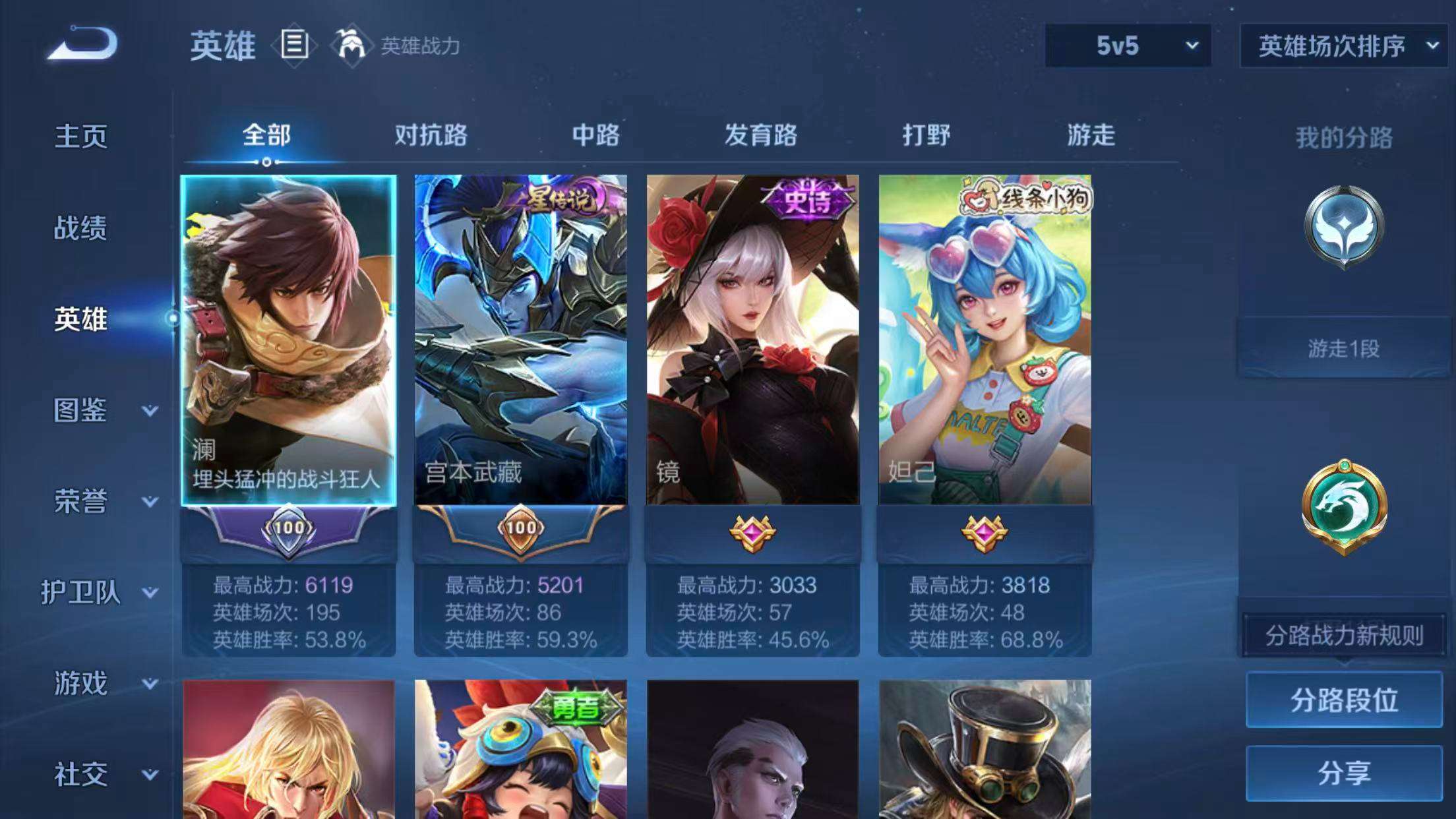Click the 分路段位 button
The height and width of the screenshot is (819, 1456).
[1344, 701]
